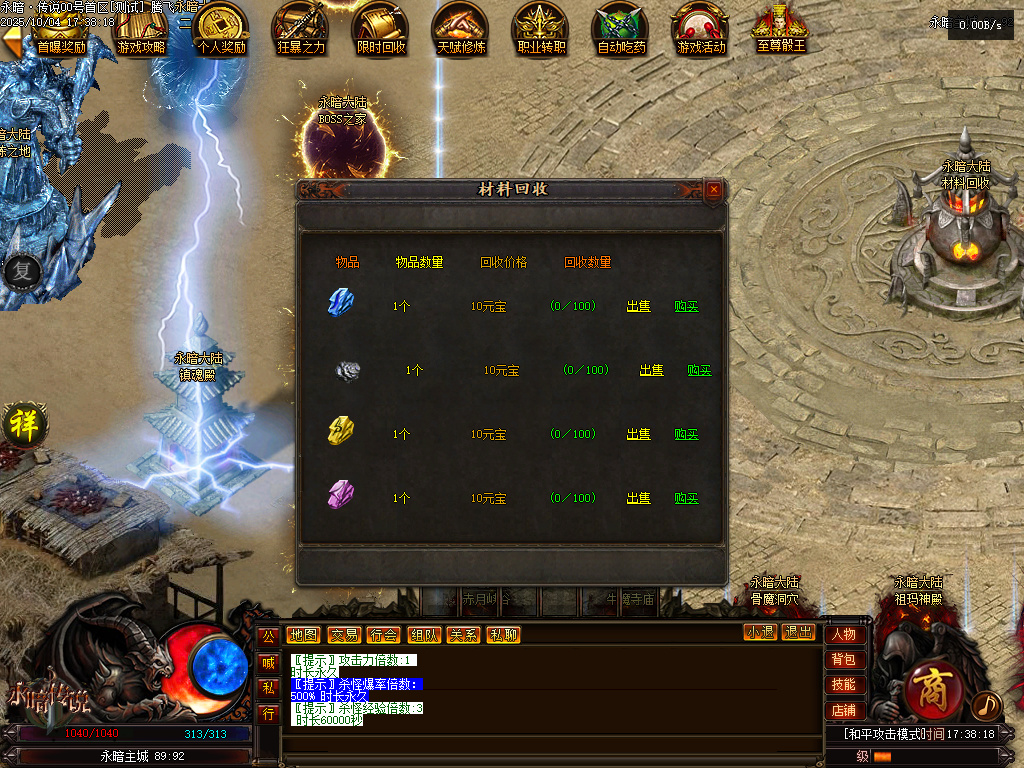Open the 游戏活动 events icon
The height and width of the screenshot is (768, 1024).
[701, 29]
